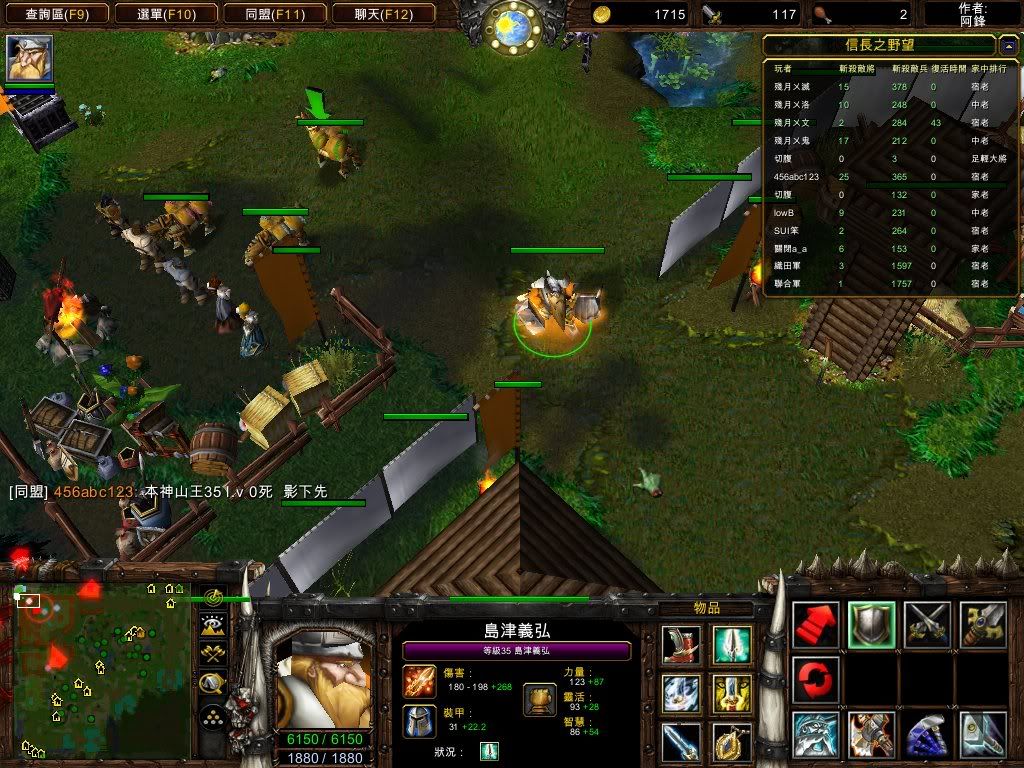Select the shield Hold Position command
The image size is (1024, 768).
point(871,625)
